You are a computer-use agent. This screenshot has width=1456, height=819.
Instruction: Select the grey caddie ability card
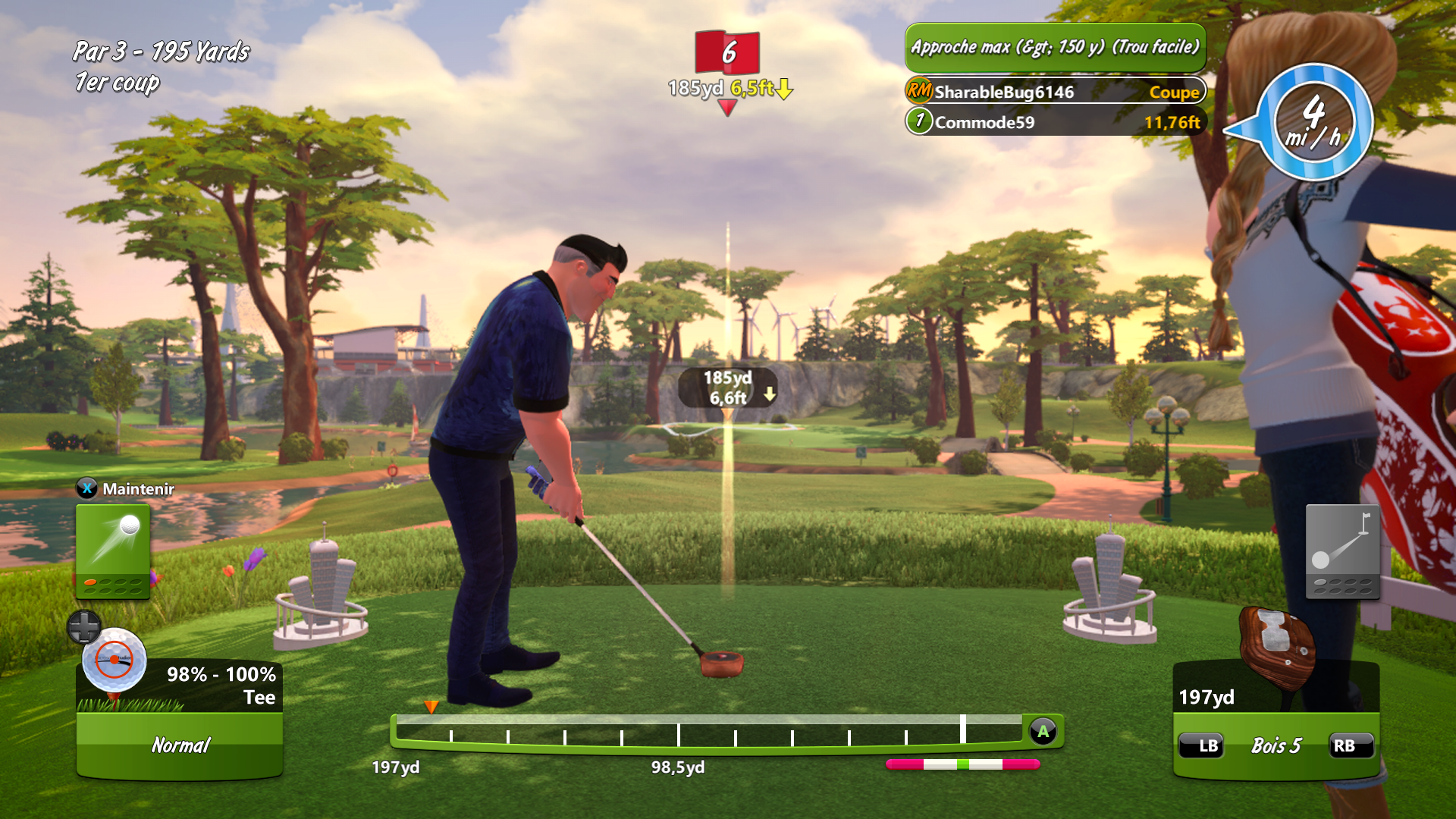[x=1341, y=551]
